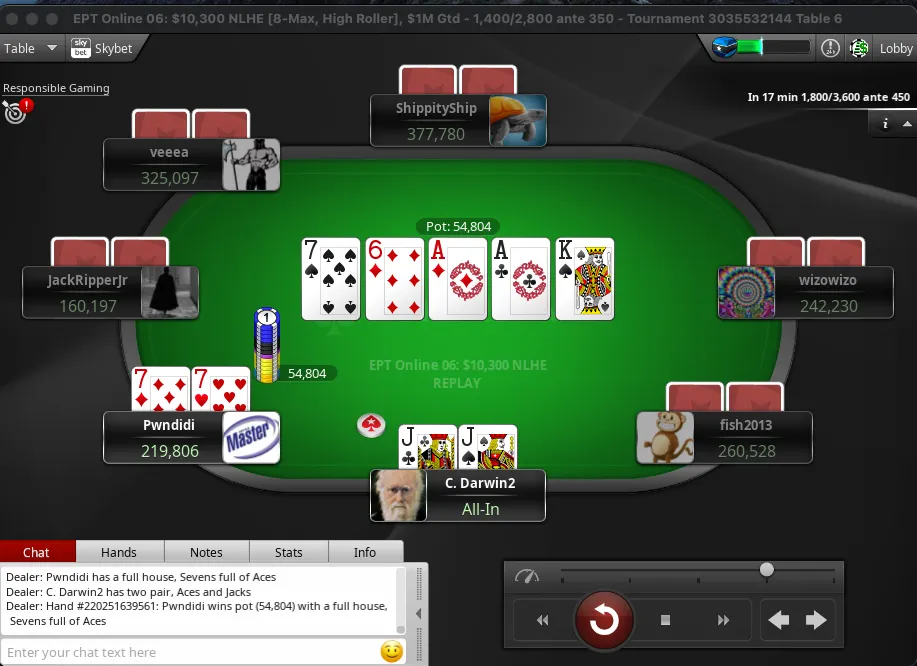Image resolution: width=917 pixels, height=666 pixels.
Task: Click the chat text input box
Action: pos(190,652)
